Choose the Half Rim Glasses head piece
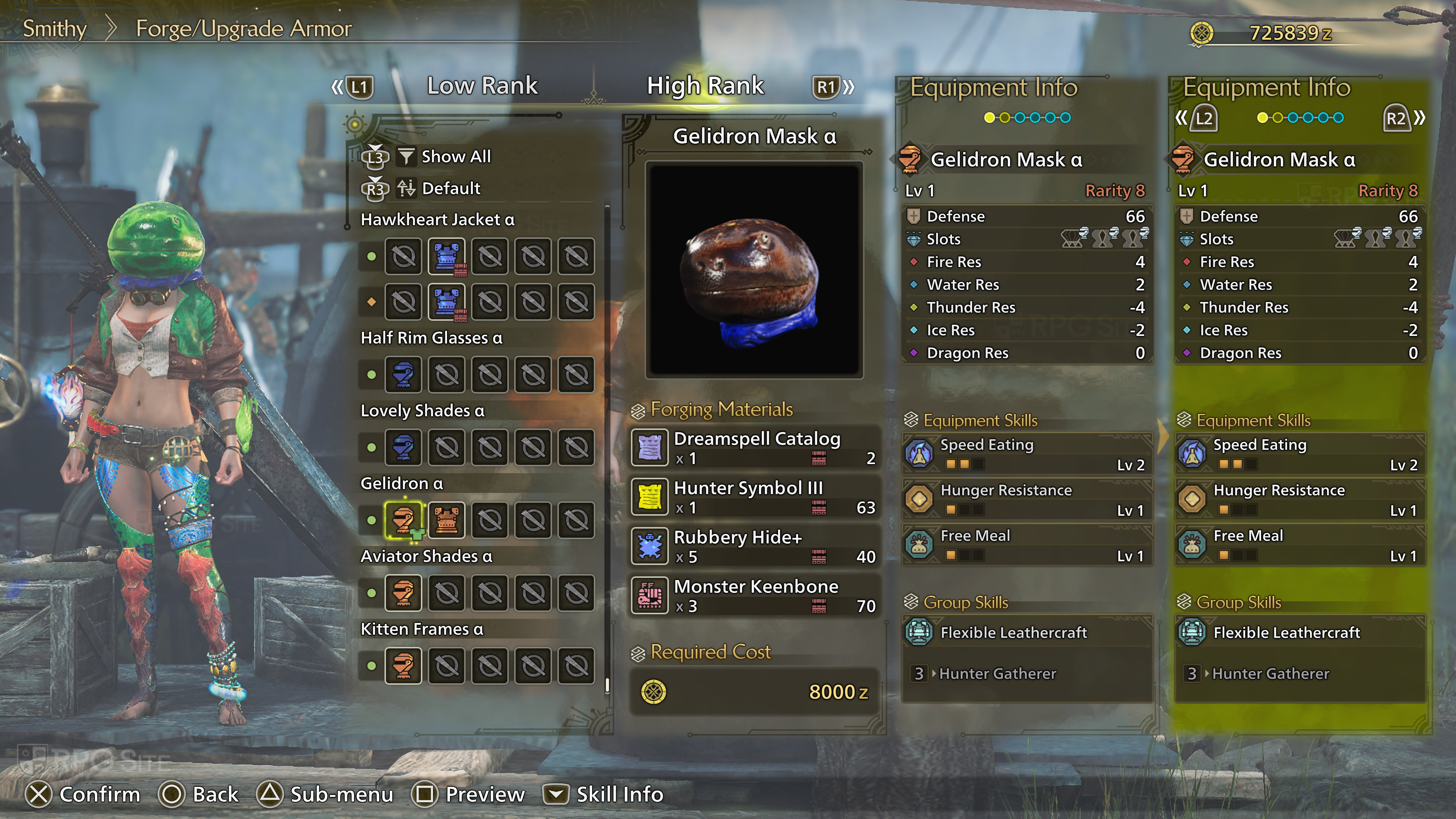1456x819 pixels. pos(403,374)
